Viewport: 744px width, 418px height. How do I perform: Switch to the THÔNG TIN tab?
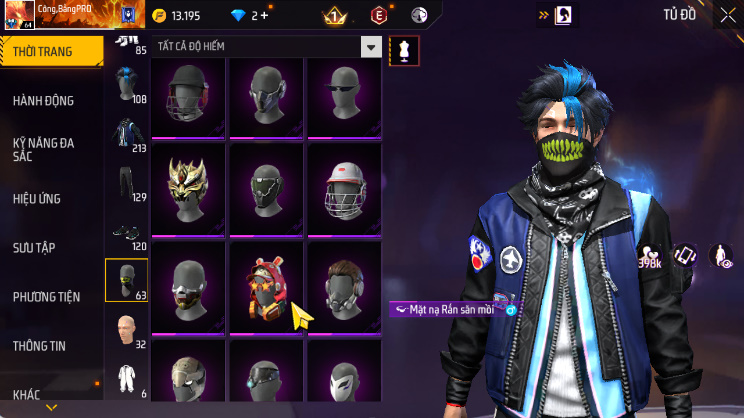click(39, 345)
